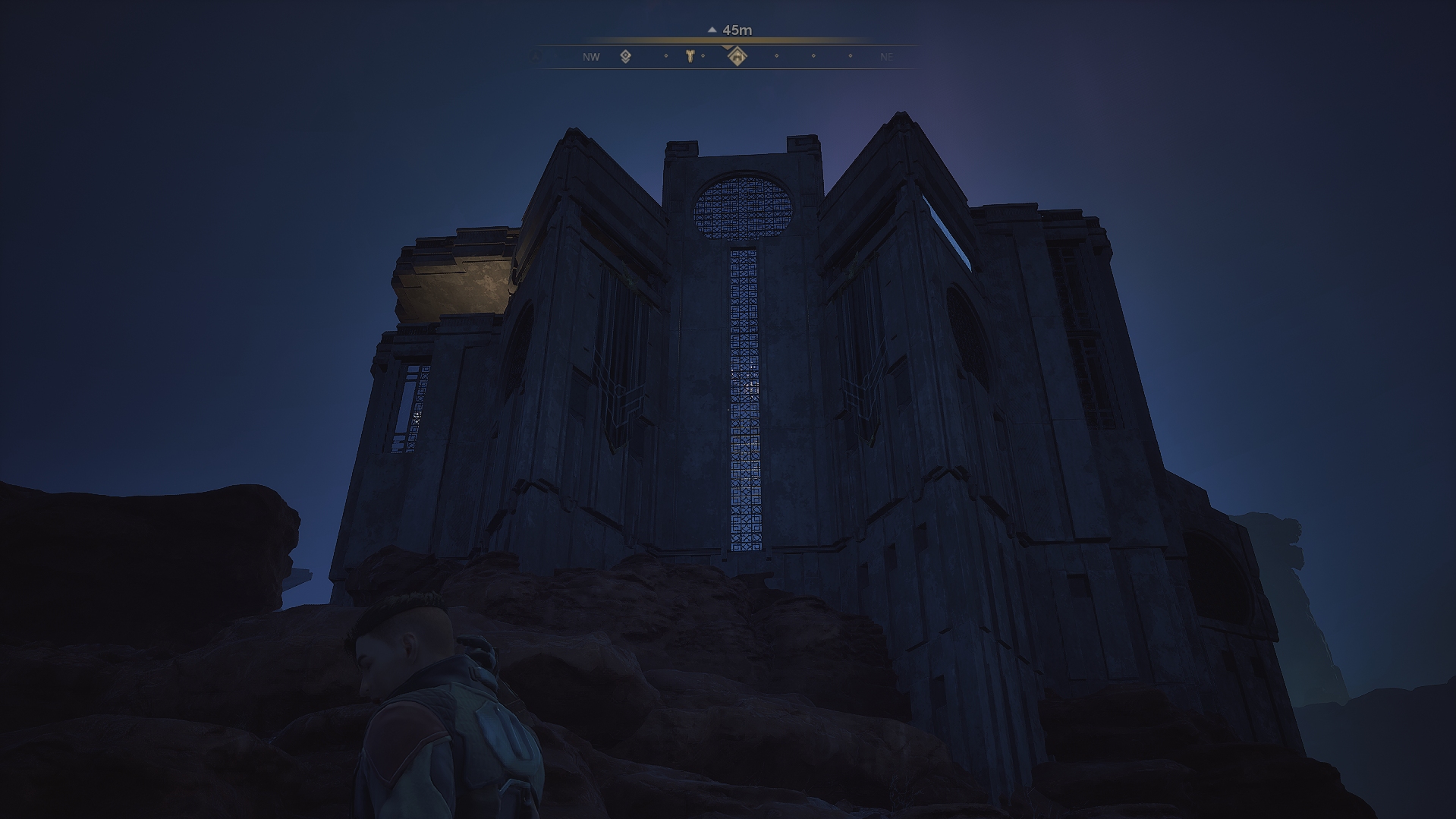Select the golden pillar marker on the compass

tap(690, 55)
